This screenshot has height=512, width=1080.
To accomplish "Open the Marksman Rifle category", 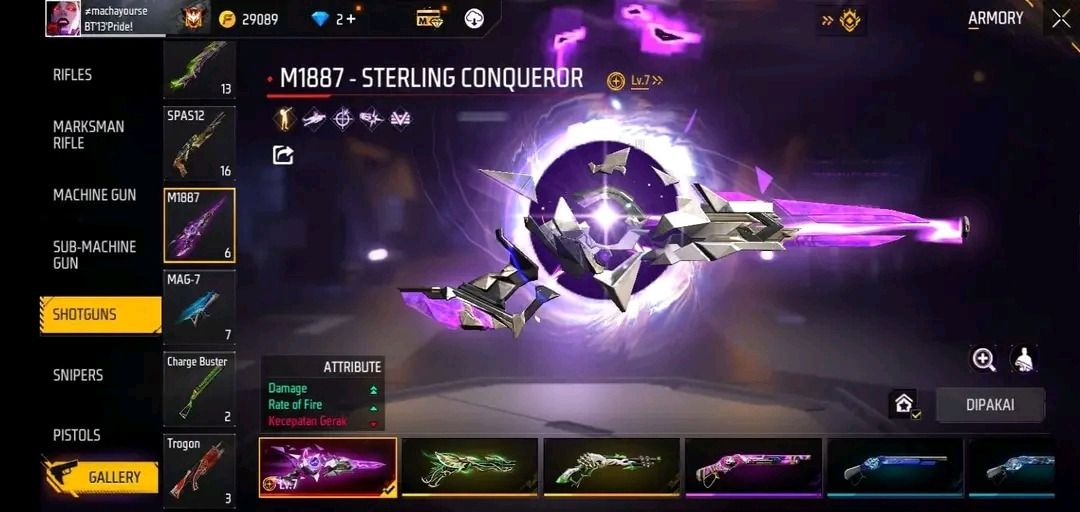I will click(88, 135).
